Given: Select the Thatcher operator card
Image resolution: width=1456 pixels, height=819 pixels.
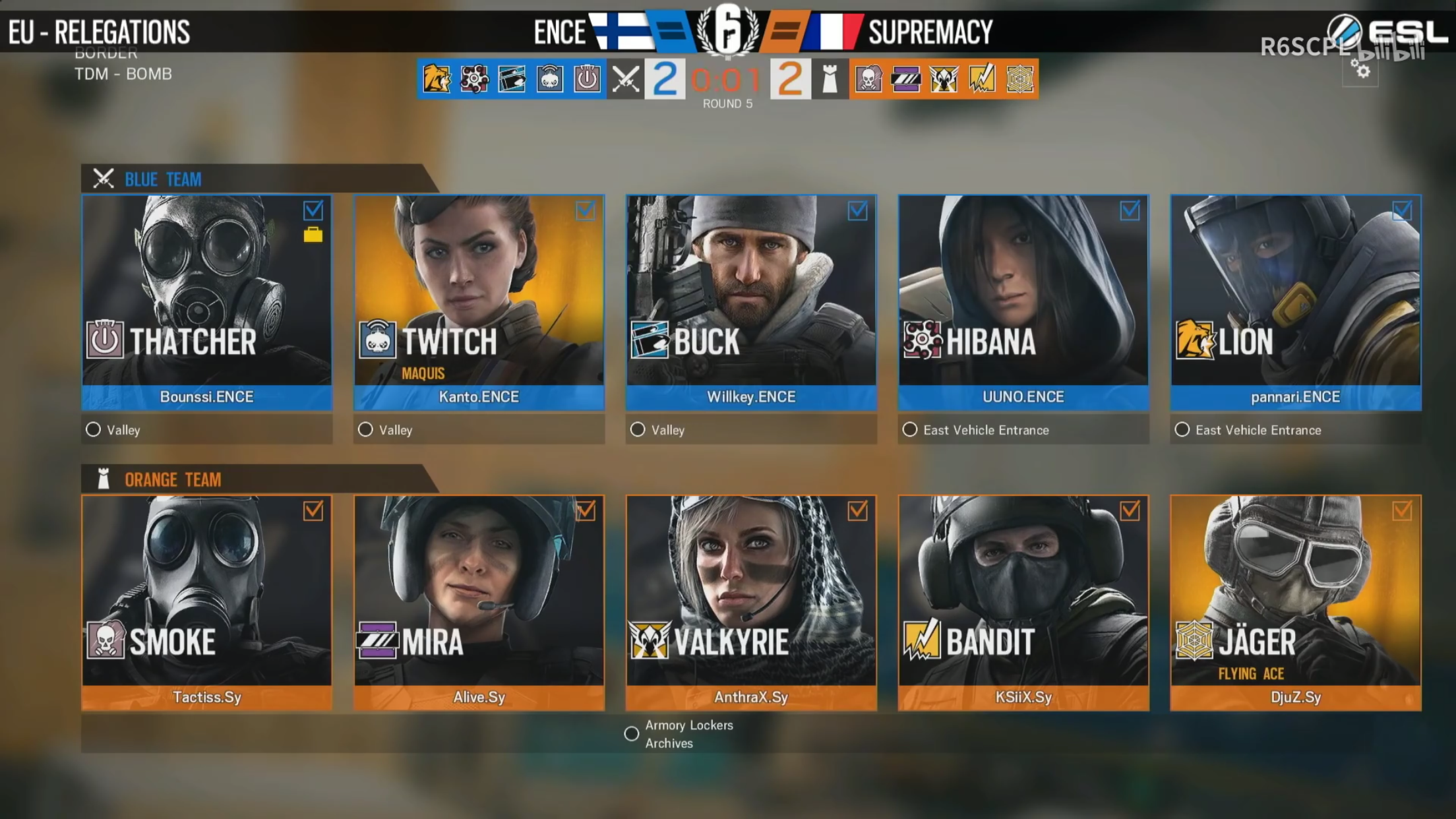Looking at the screenshot, I should (206, 290).
